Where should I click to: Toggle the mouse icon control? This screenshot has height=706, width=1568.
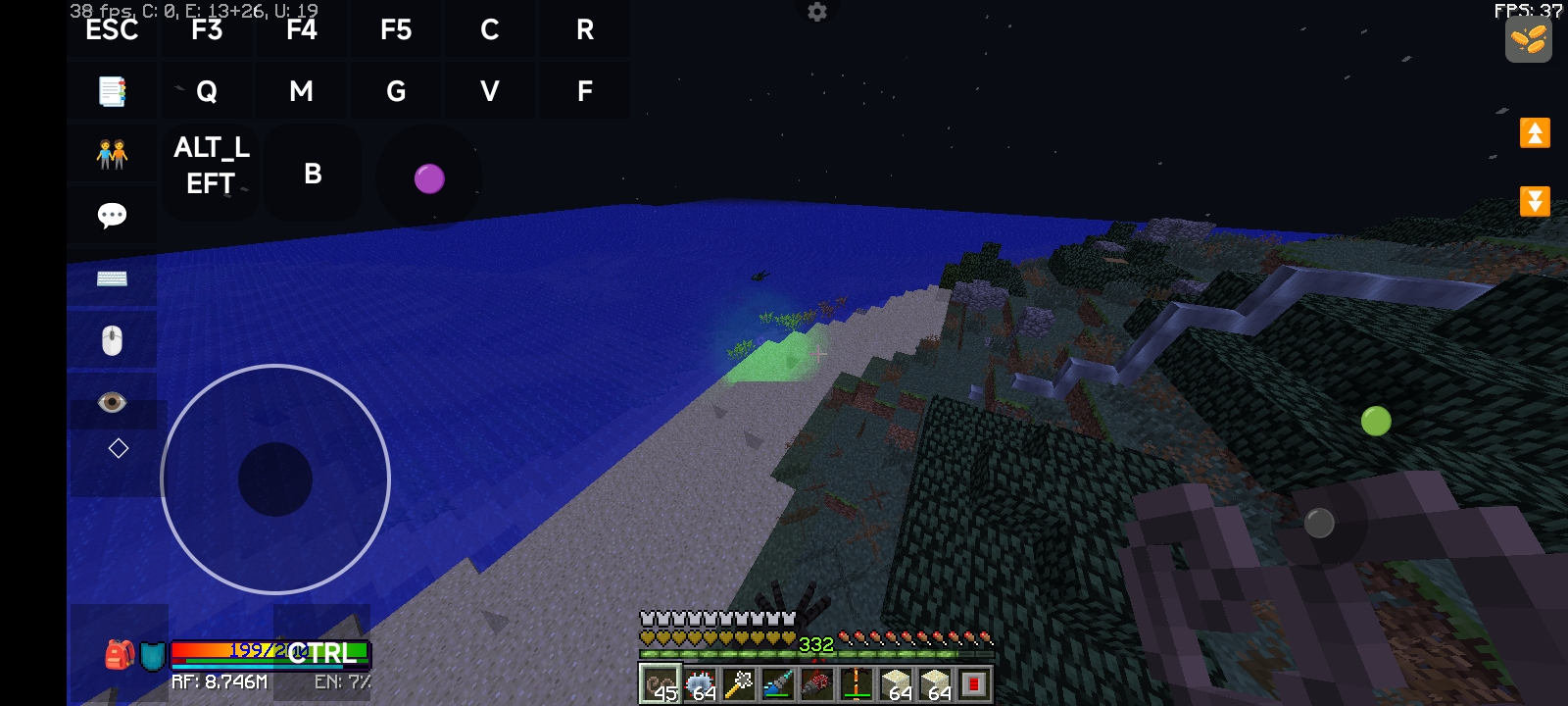tap(112, 340)
